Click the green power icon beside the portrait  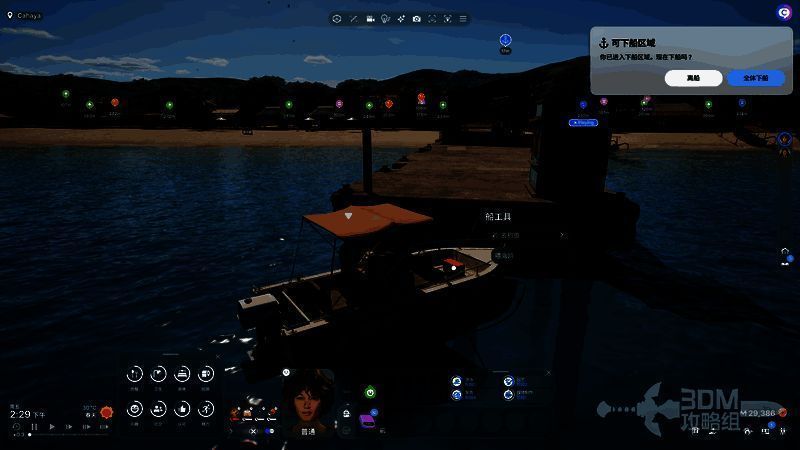coord(369,393)
